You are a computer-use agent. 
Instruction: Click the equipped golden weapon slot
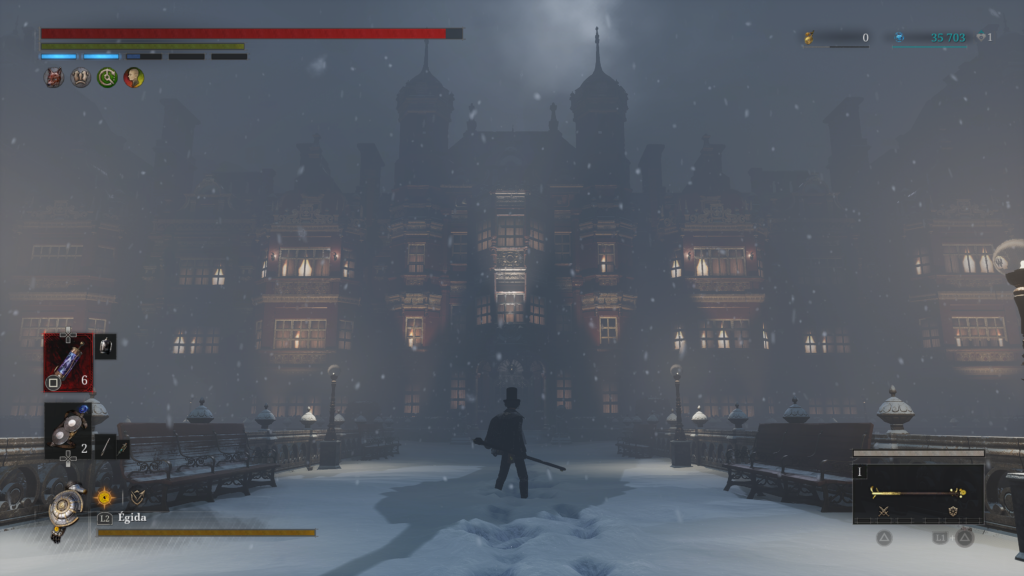(917, 492)
